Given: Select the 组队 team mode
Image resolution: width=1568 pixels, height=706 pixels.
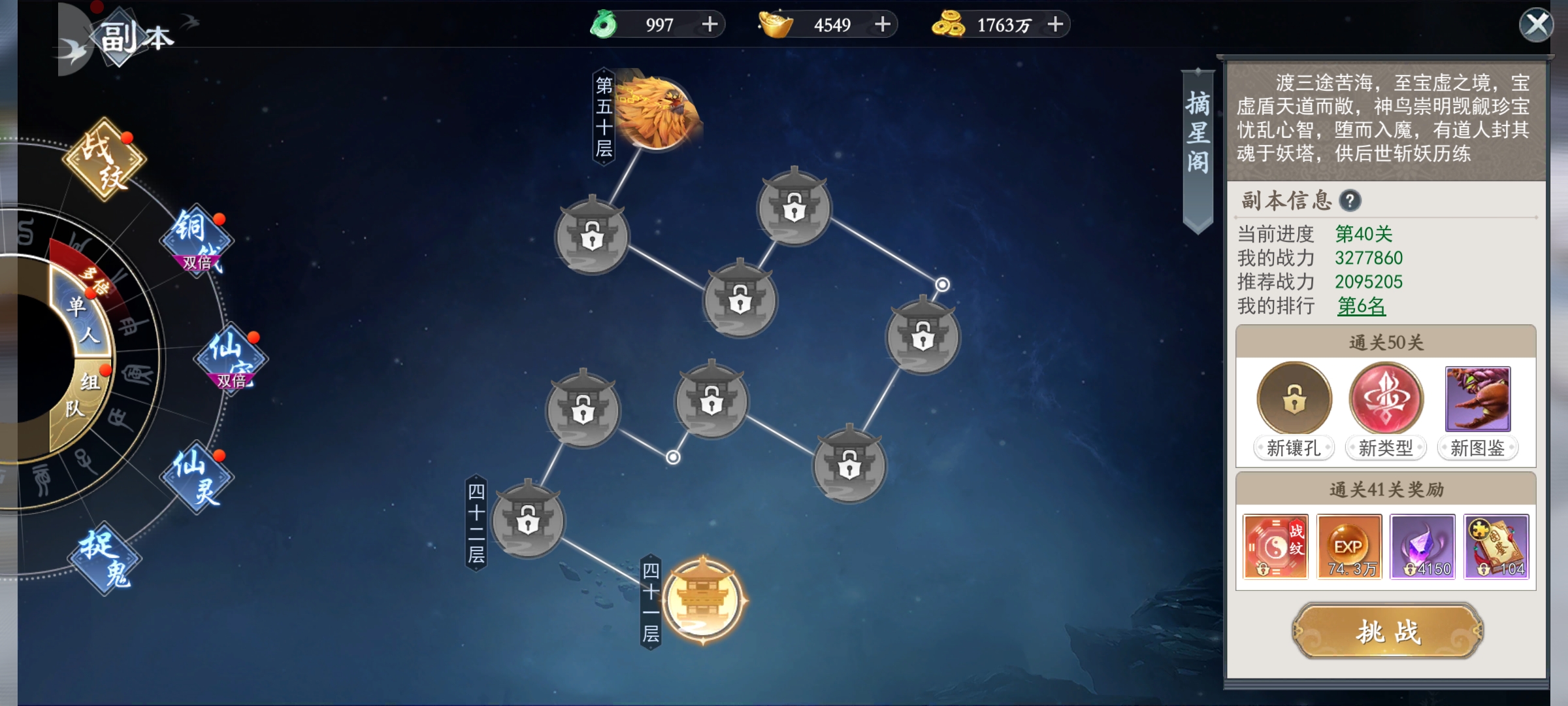Looking at the screenshot, I should pos(82,395).
